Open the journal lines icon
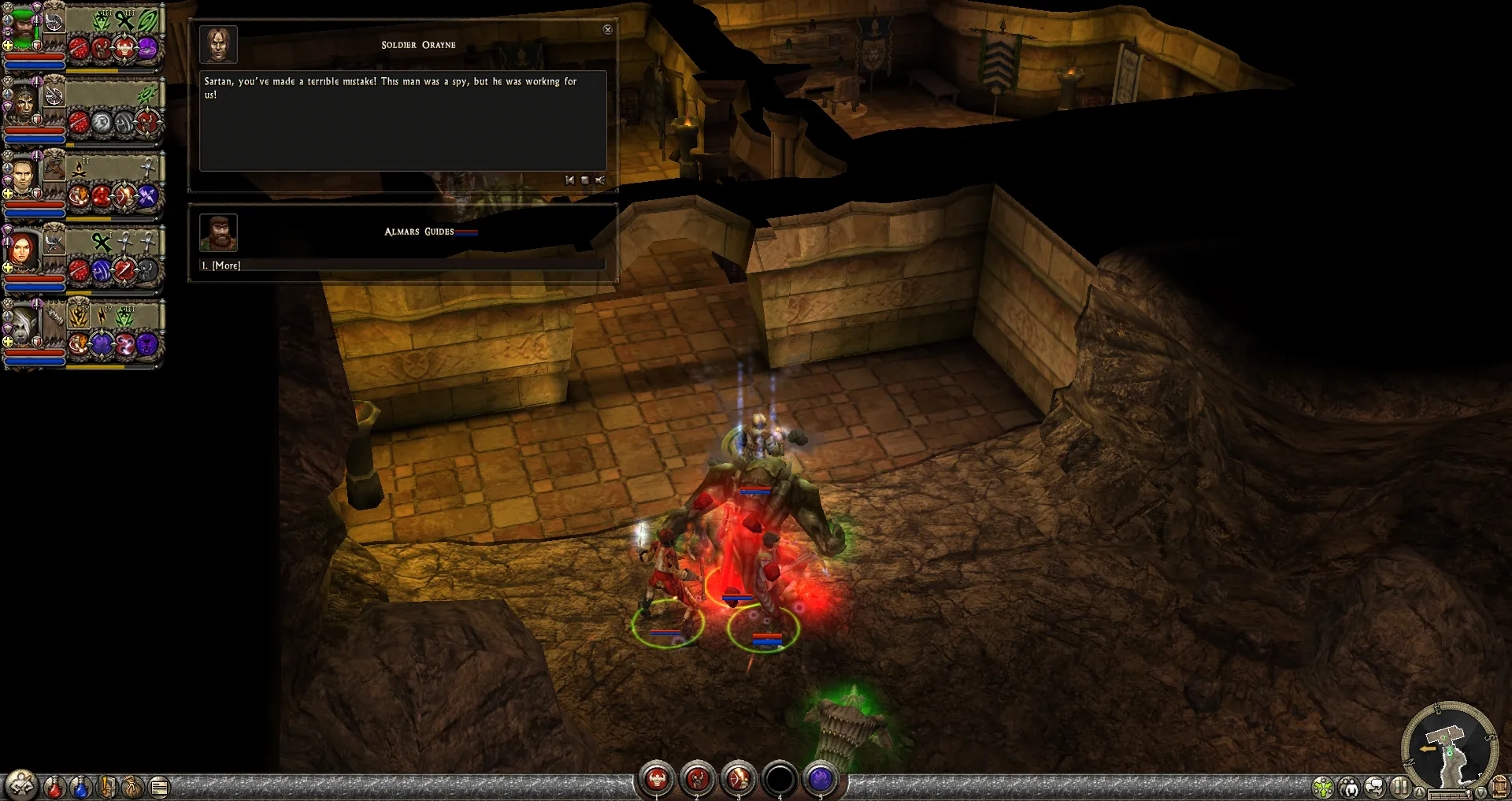Viewport: 1512px width, 801px height. (x=159, y=786)
